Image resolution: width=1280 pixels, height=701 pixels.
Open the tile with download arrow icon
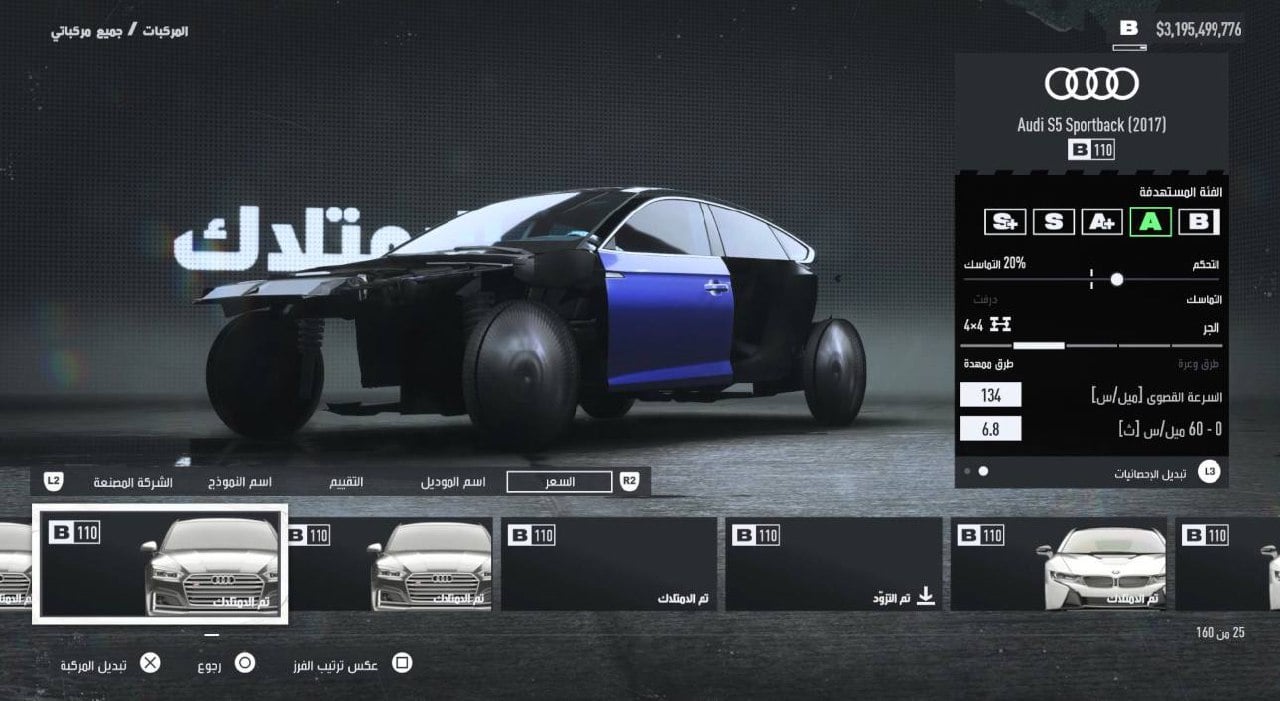click(x=833, y=564)
